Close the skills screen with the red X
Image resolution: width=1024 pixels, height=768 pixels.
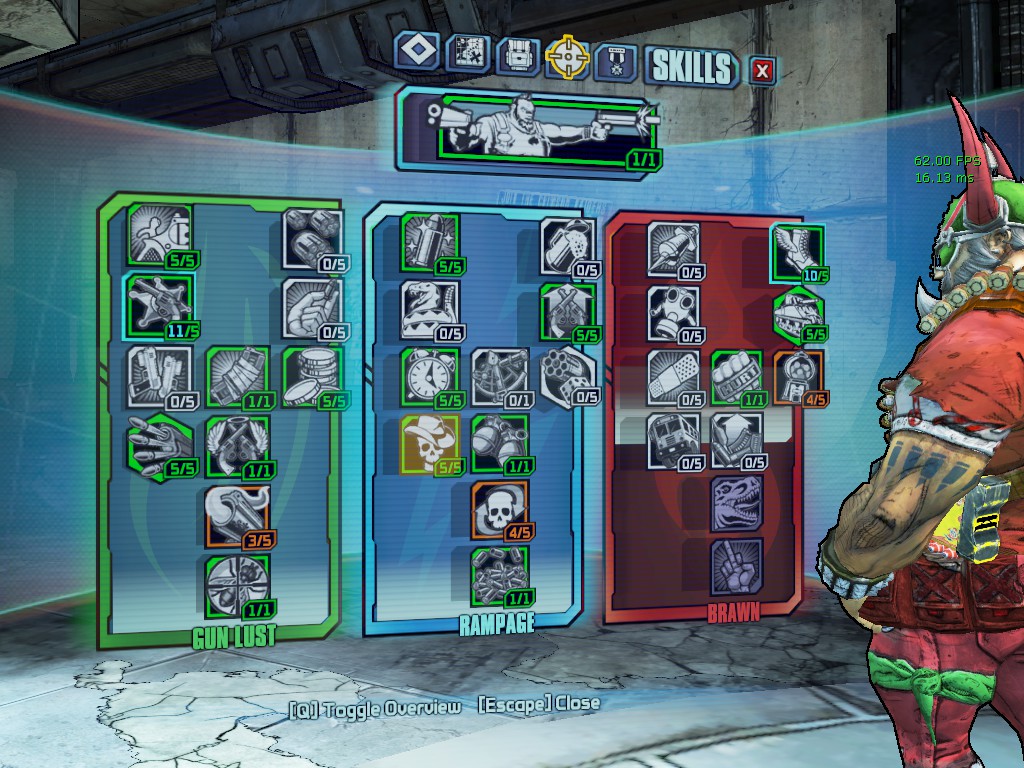pos(763,70)
